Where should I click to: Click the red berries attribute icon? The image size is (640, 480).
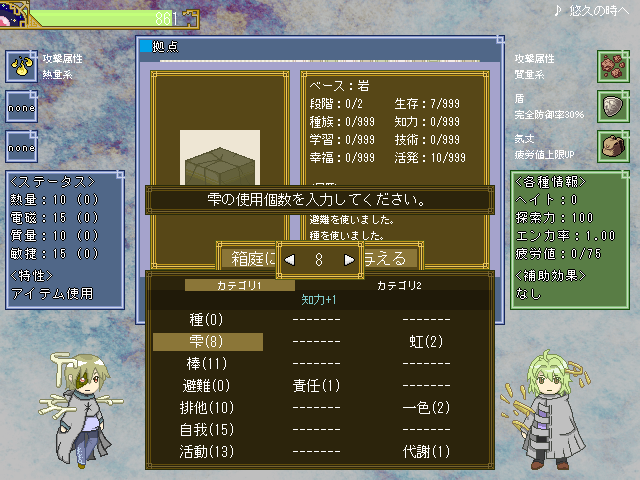coord(612,66)
